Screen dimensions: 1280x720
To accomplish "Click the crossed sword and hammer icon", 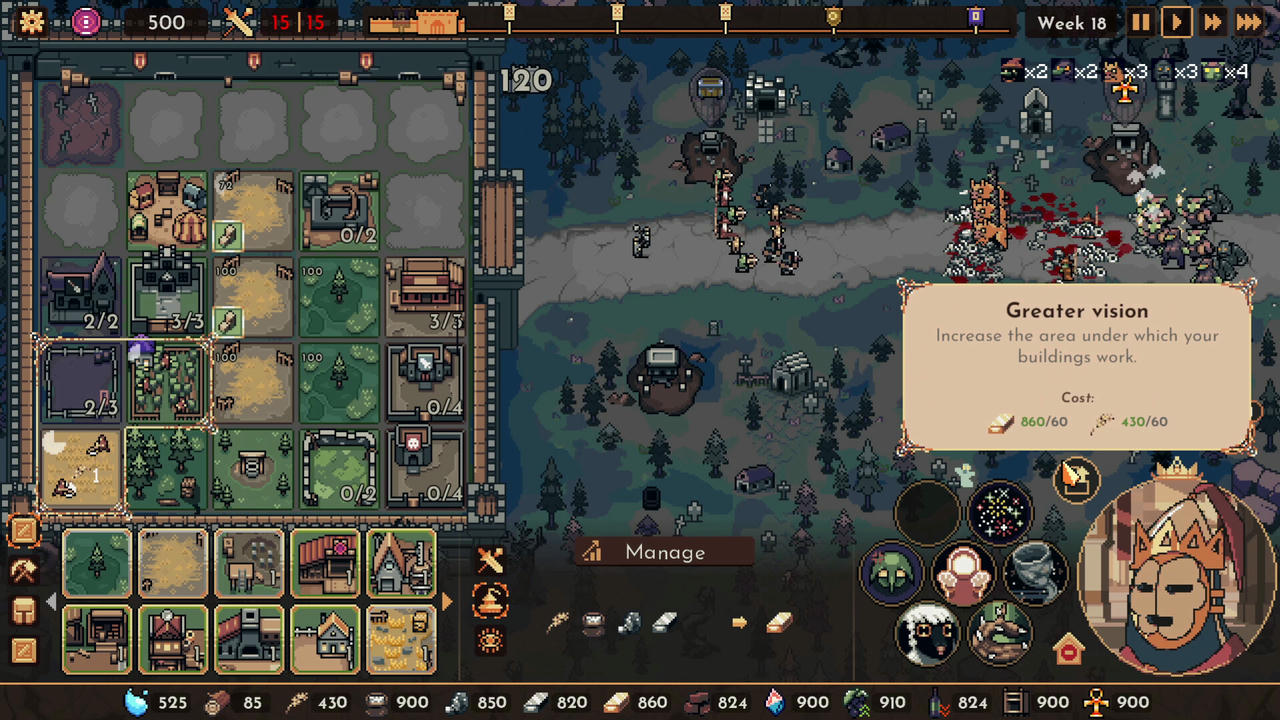I will click(x=489, y=561).
